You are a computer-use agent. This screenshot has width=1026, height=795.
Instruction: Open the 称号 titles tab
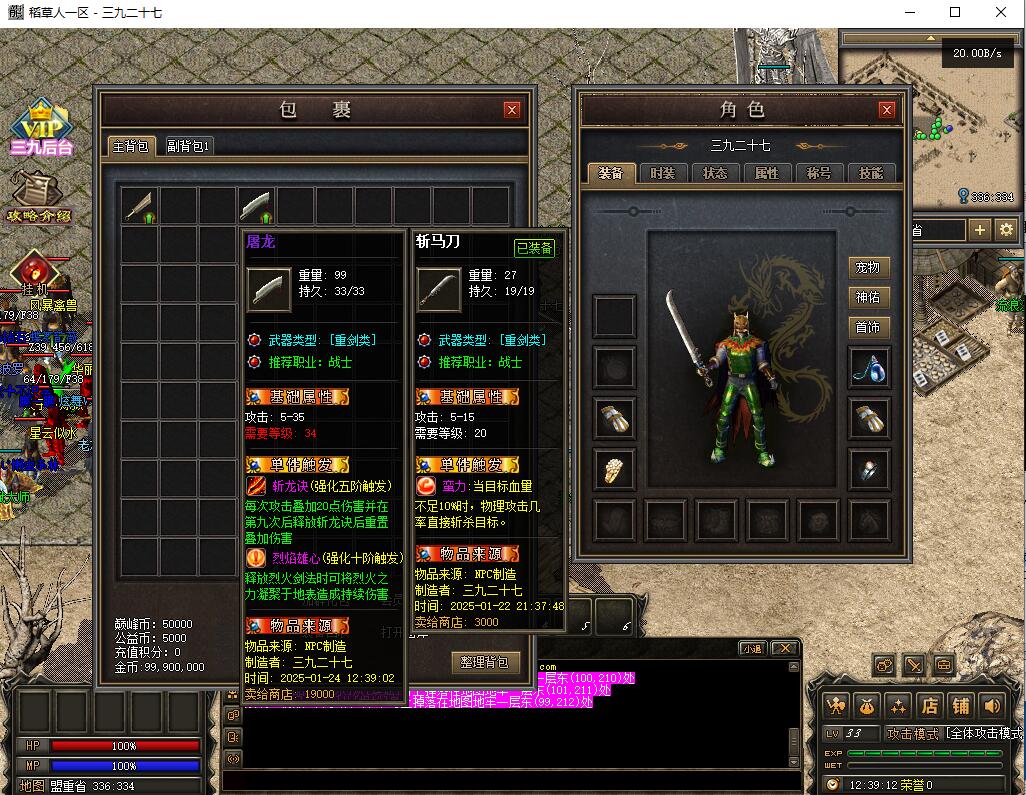819,173
